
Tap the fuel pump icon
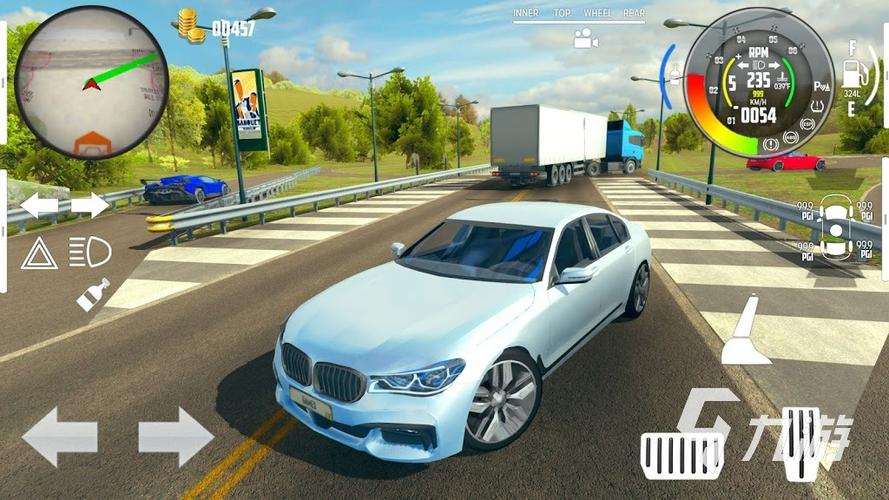[x=853, y=75]
